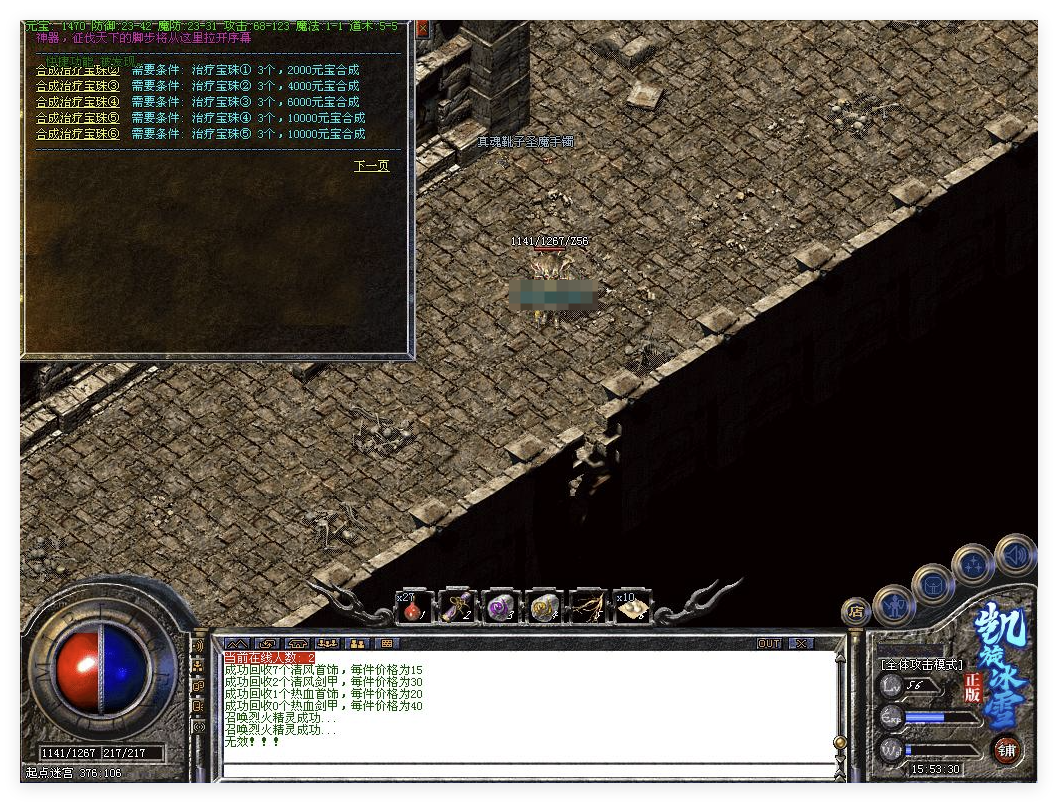Use the gold swirl stone scroll
The image size is (1058, 803).
[x=543, y=607]
